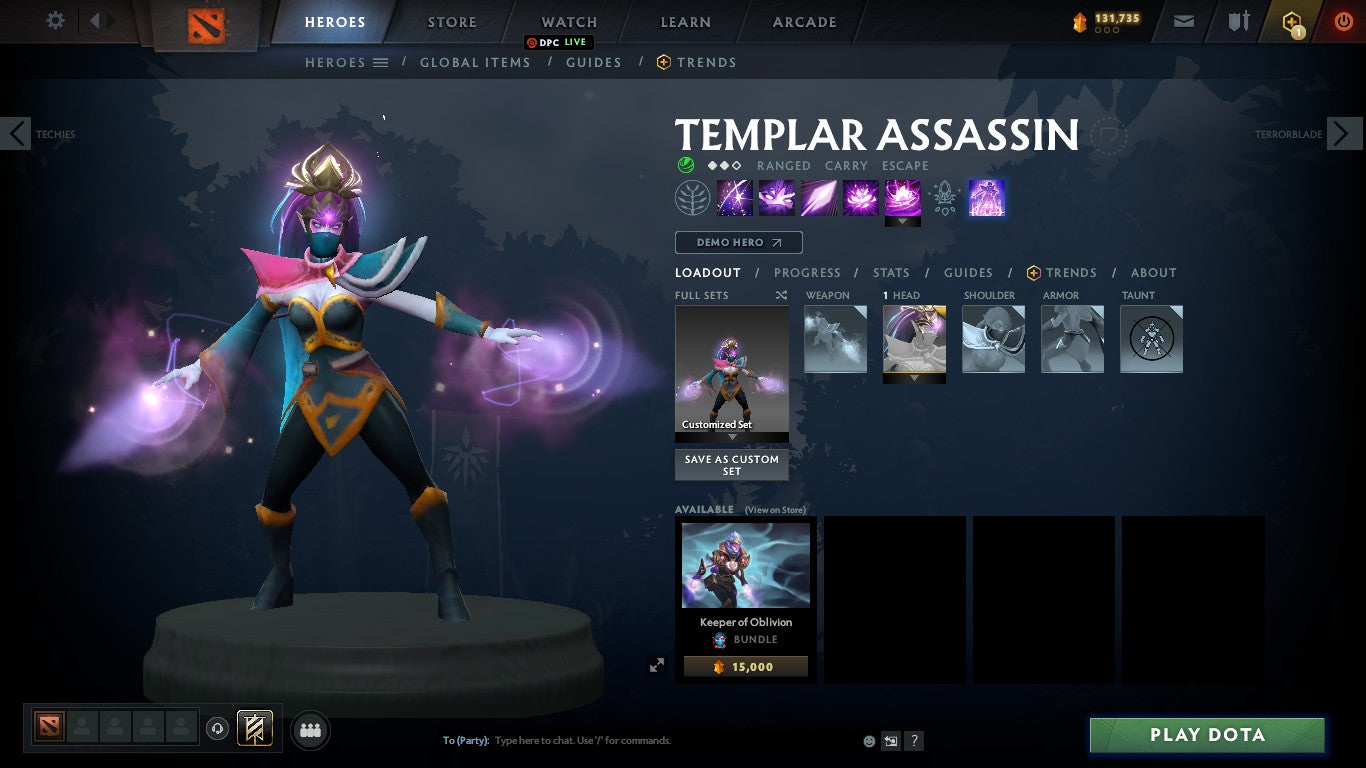Image resolution: width=1366 pixels, height=768 pixels.
Task: Select the Keeper of Oblivion bundle thumbnail
Action: point(745,564)
